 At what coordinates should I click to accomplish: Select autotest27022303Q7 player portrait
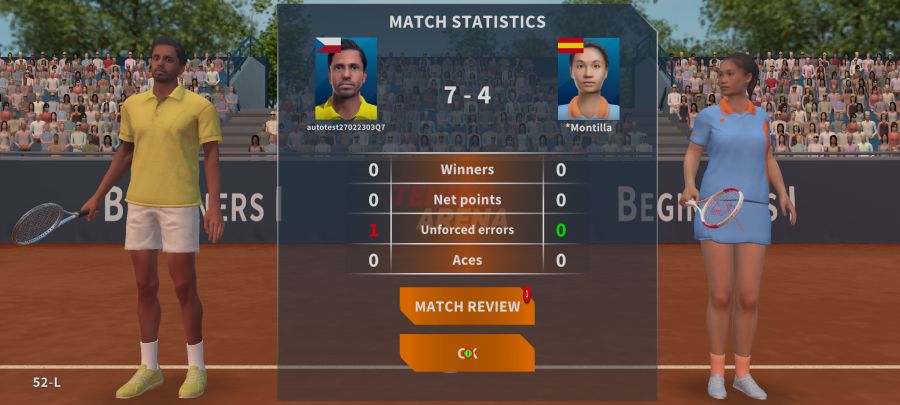[x=346, y=79]
